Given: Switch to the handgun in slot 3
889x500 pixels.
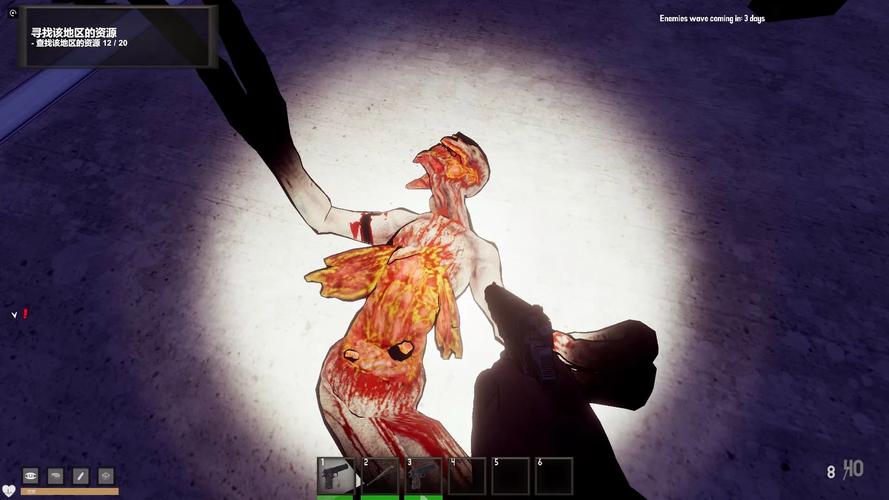Looking at the screenshot, I should (423, 476).
